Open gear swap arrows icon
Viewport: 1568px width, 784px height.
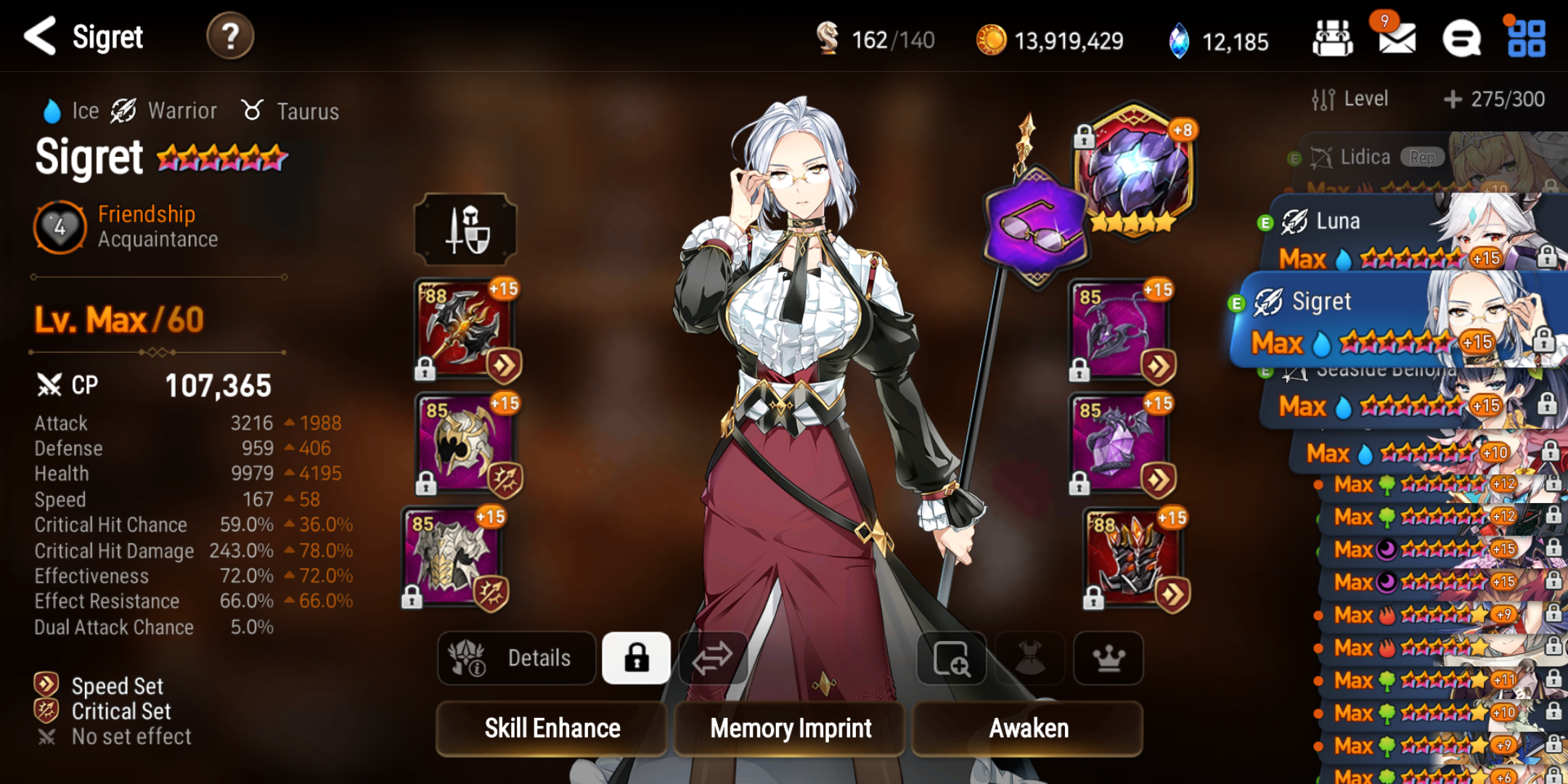[x=714, y=658]
